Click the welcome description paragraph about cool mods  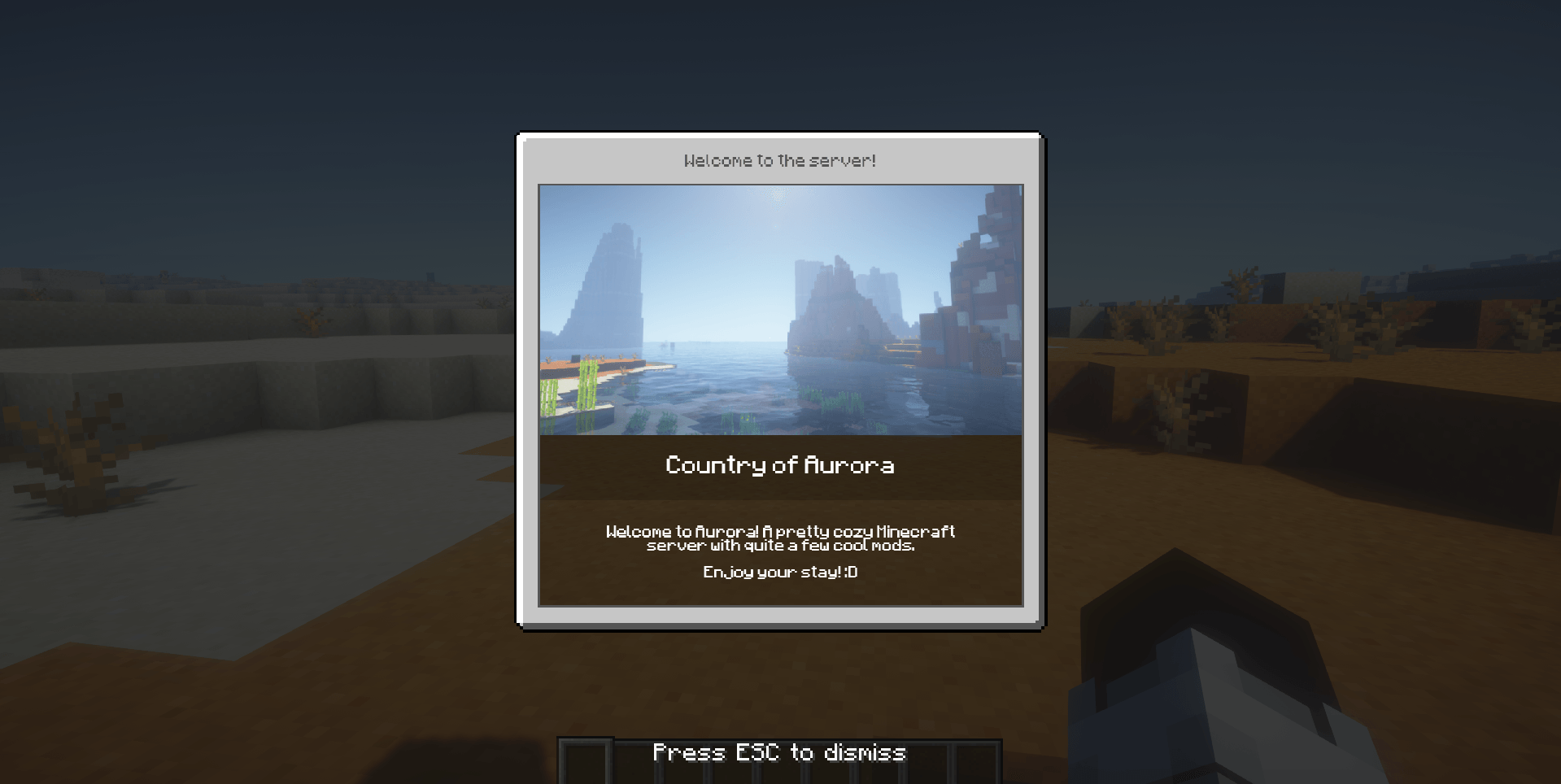(779, 538)
